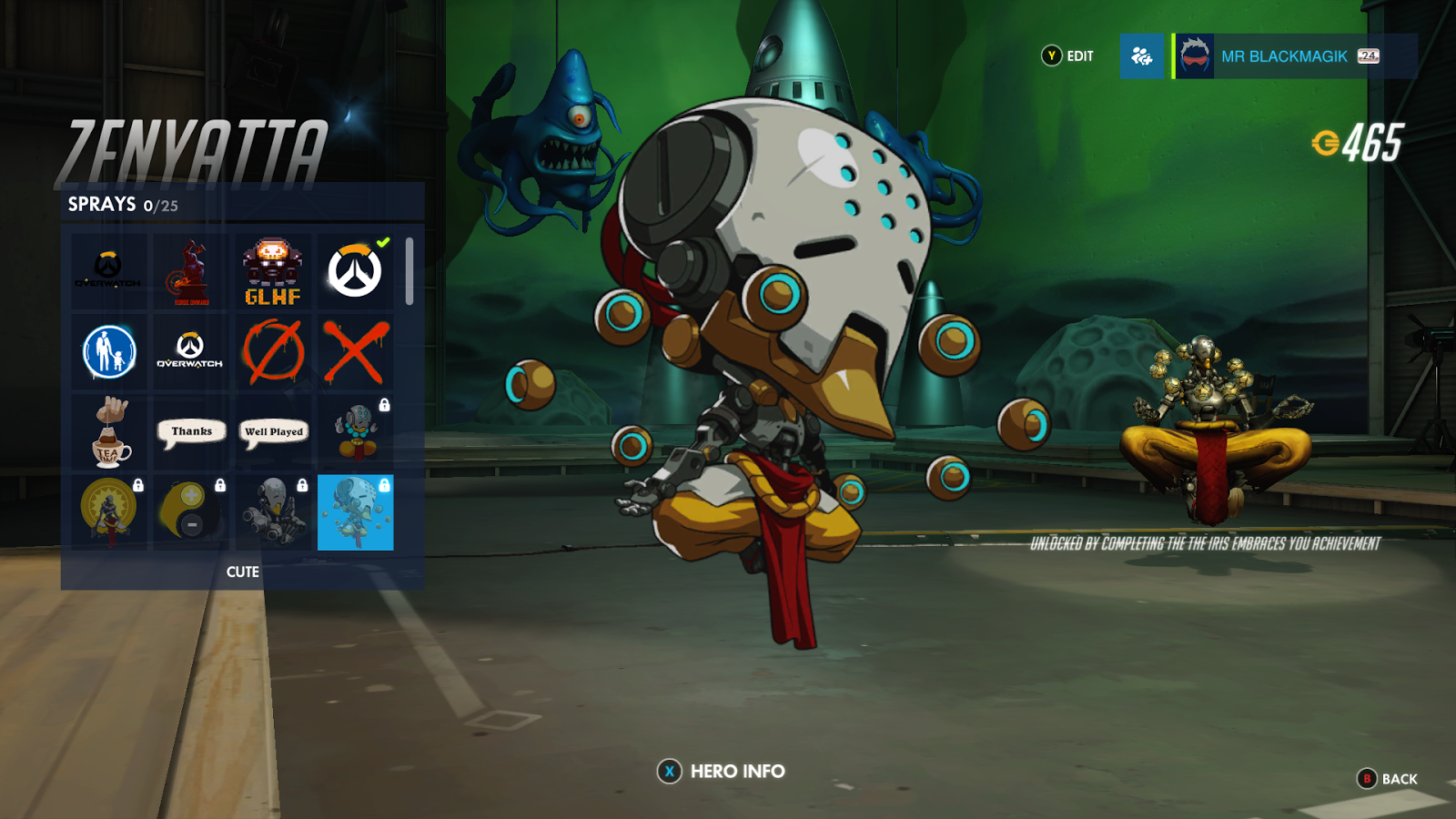Choose the red X spray

pos(355,351)
